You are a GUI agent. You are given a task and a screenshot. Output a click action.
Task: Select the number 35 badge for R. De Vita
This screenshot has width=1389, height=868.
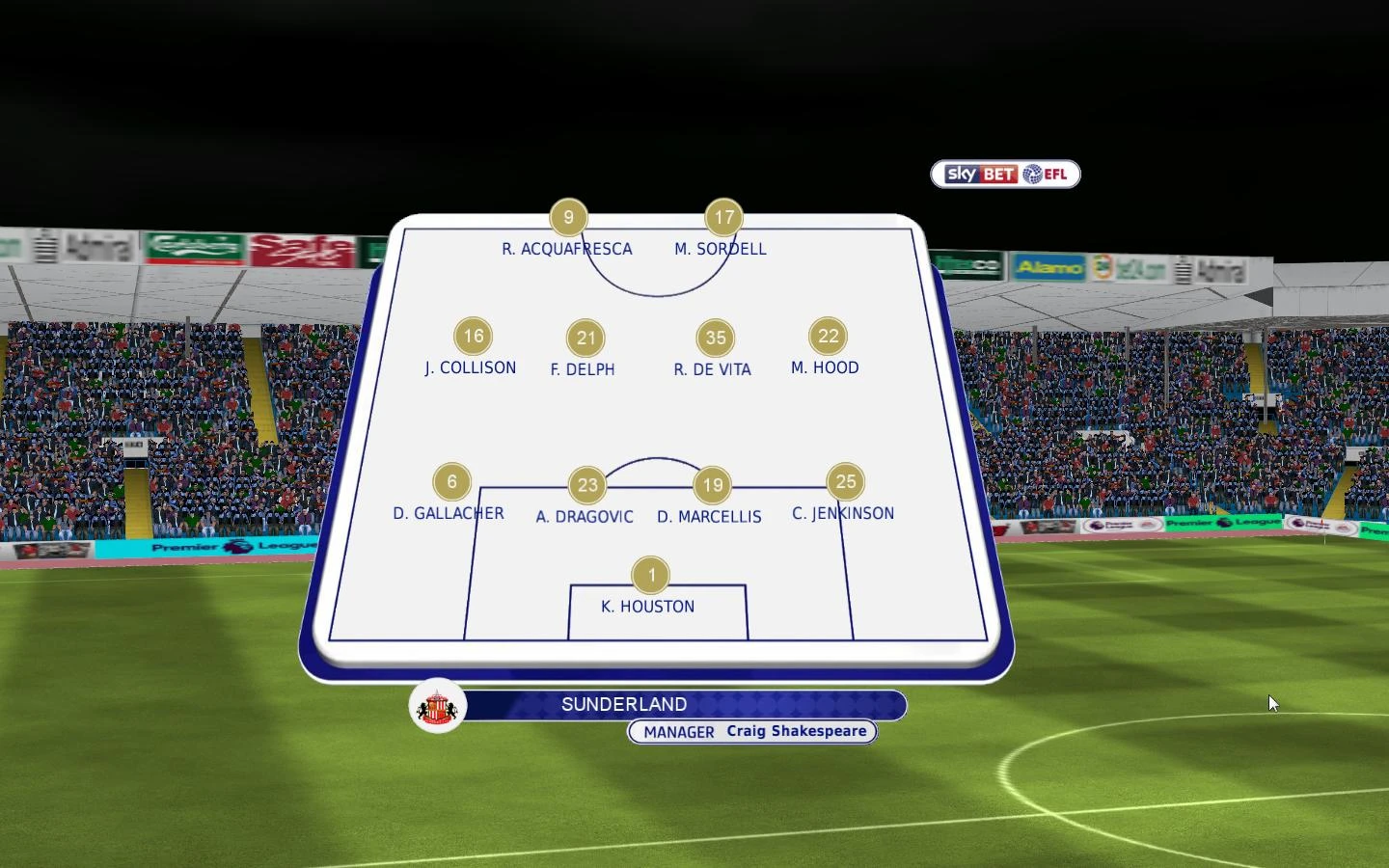point(715,339)
